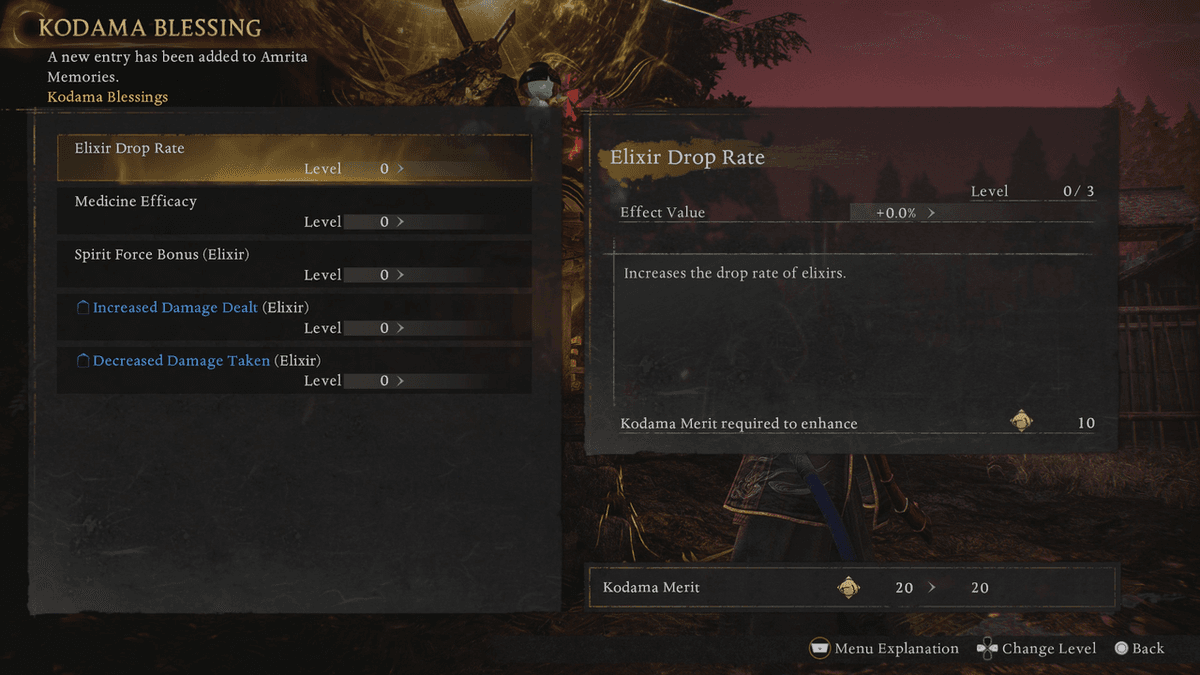Choose the Medicine Efficacy blessing row
The image size is (1200, 675).
pos(294,211)
